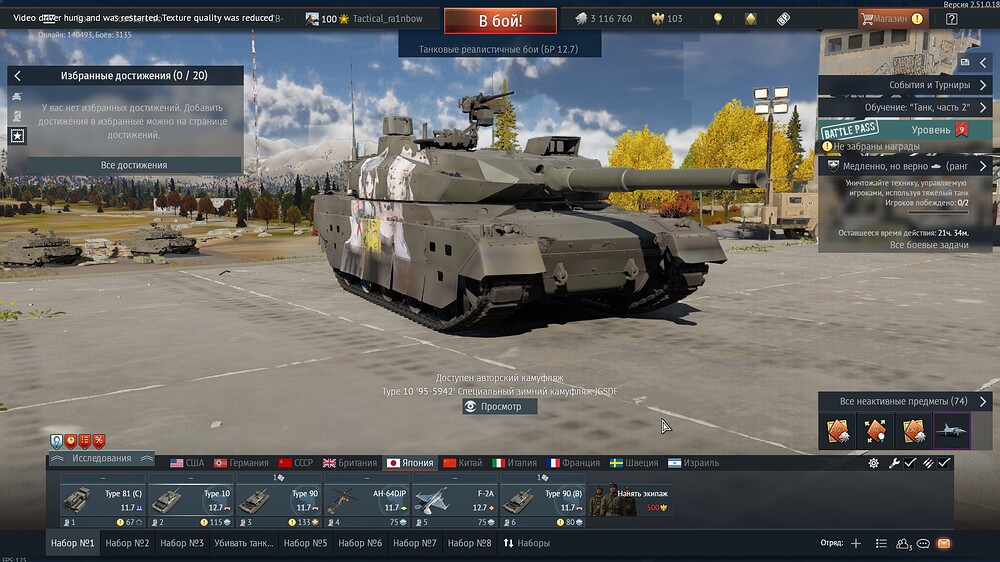Open the 'Наборы' presets list
Screen dimensions: 1000x562
point(526,543)
